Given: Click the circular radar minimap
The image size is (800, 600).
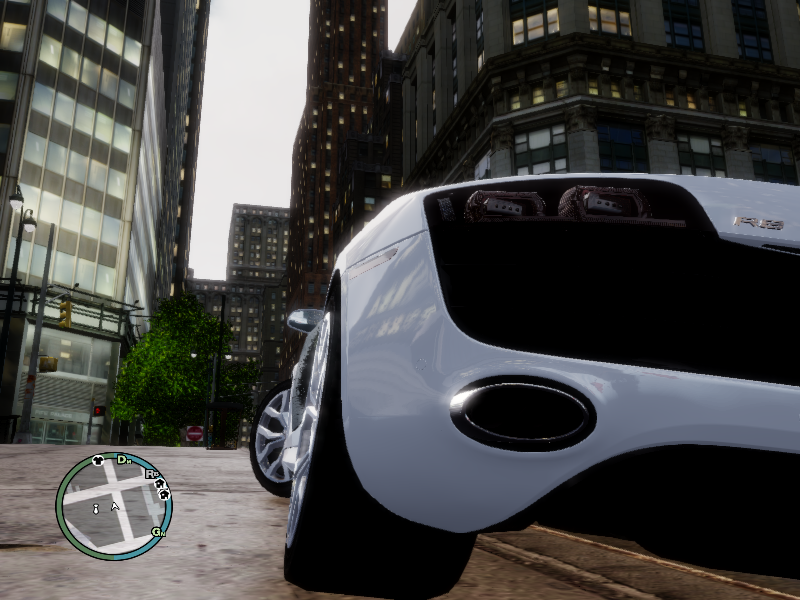Looking at the screenshot, I should [113, 506].
